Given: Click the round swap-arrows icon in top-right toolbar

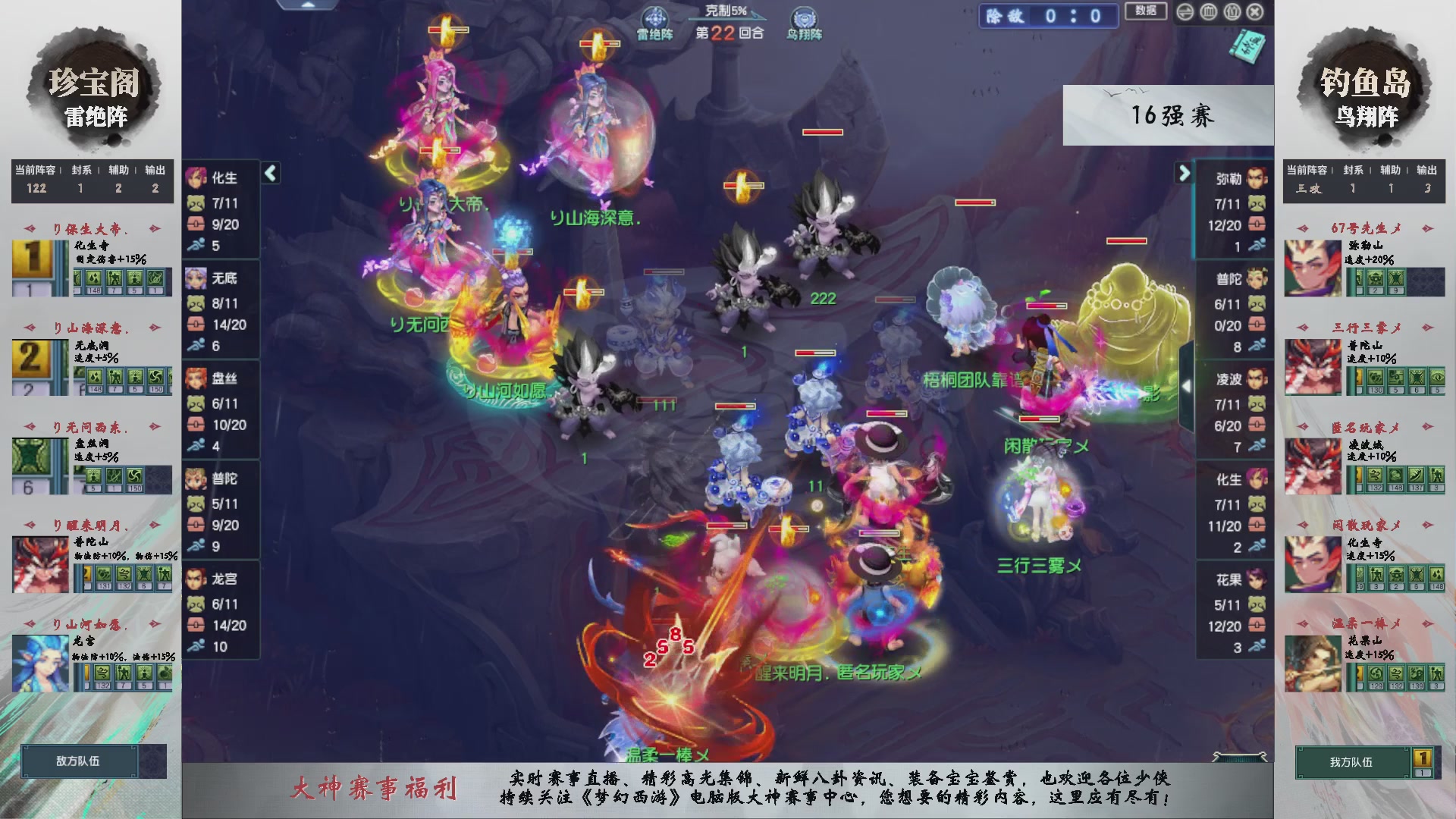Looking at the screenshot, I should click(x=1185, y=12).
